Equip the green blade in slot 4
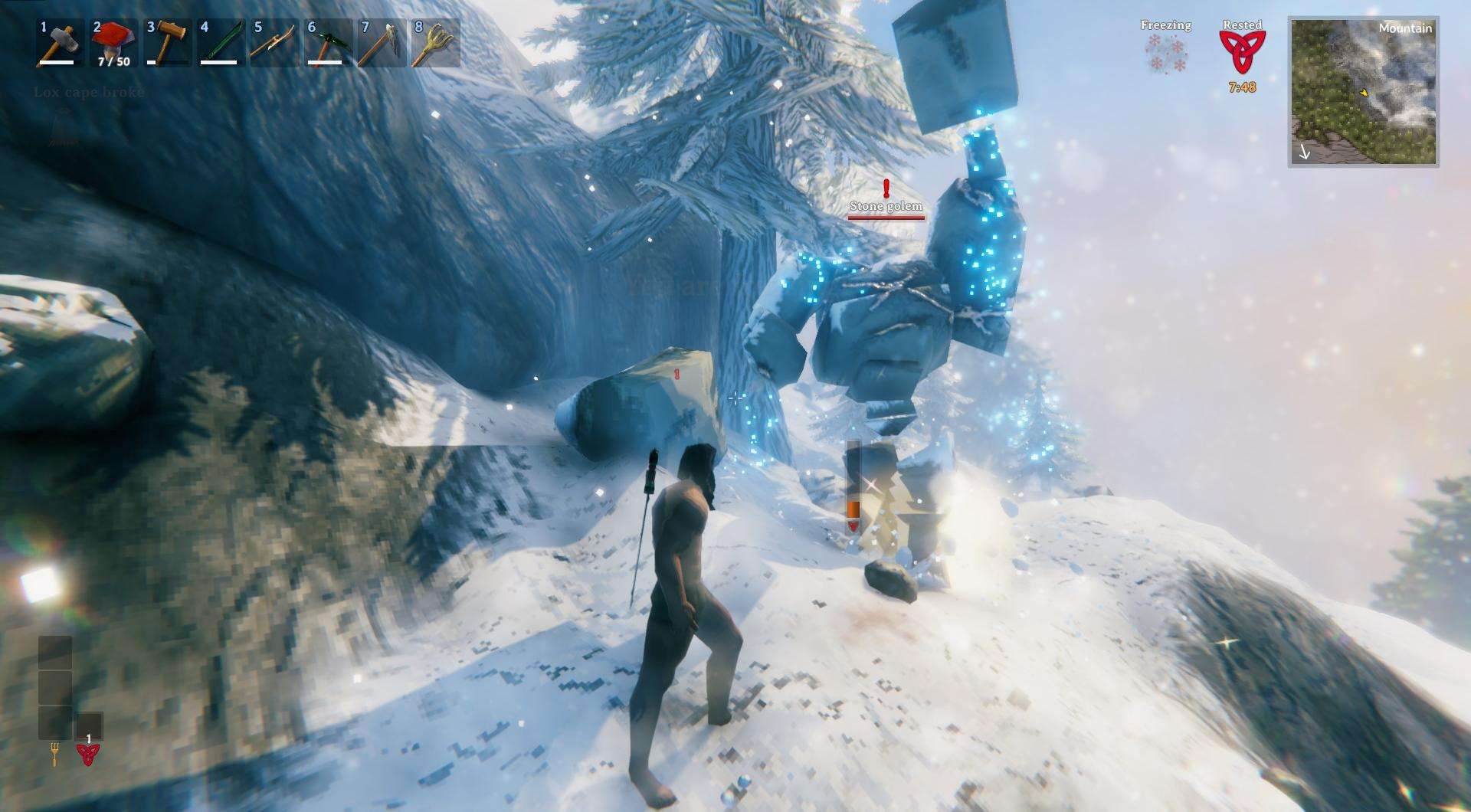1471x812 pixels. pos(221,43)
